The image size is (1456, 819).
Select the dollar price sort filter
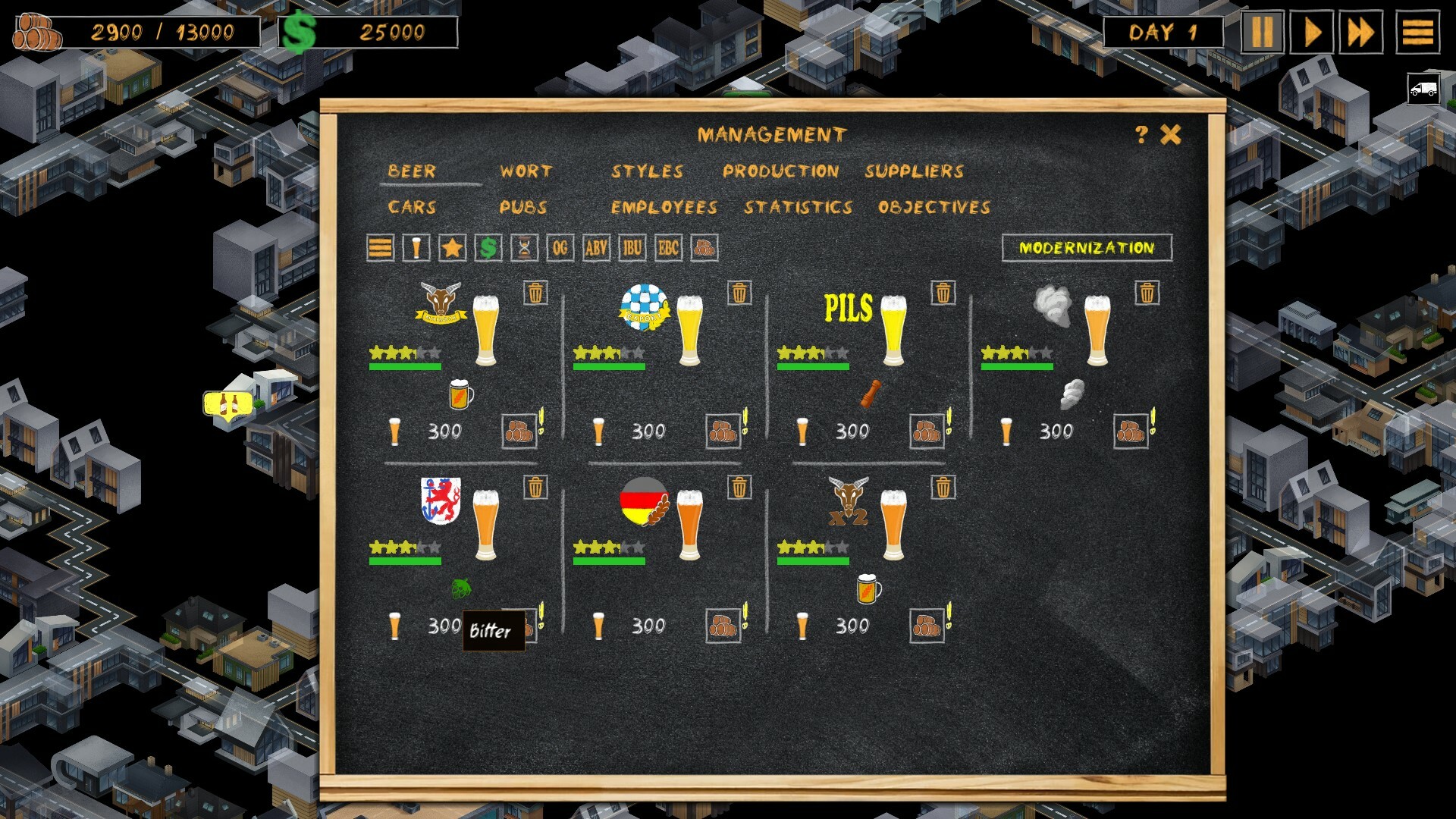click(x=488, y=247)
